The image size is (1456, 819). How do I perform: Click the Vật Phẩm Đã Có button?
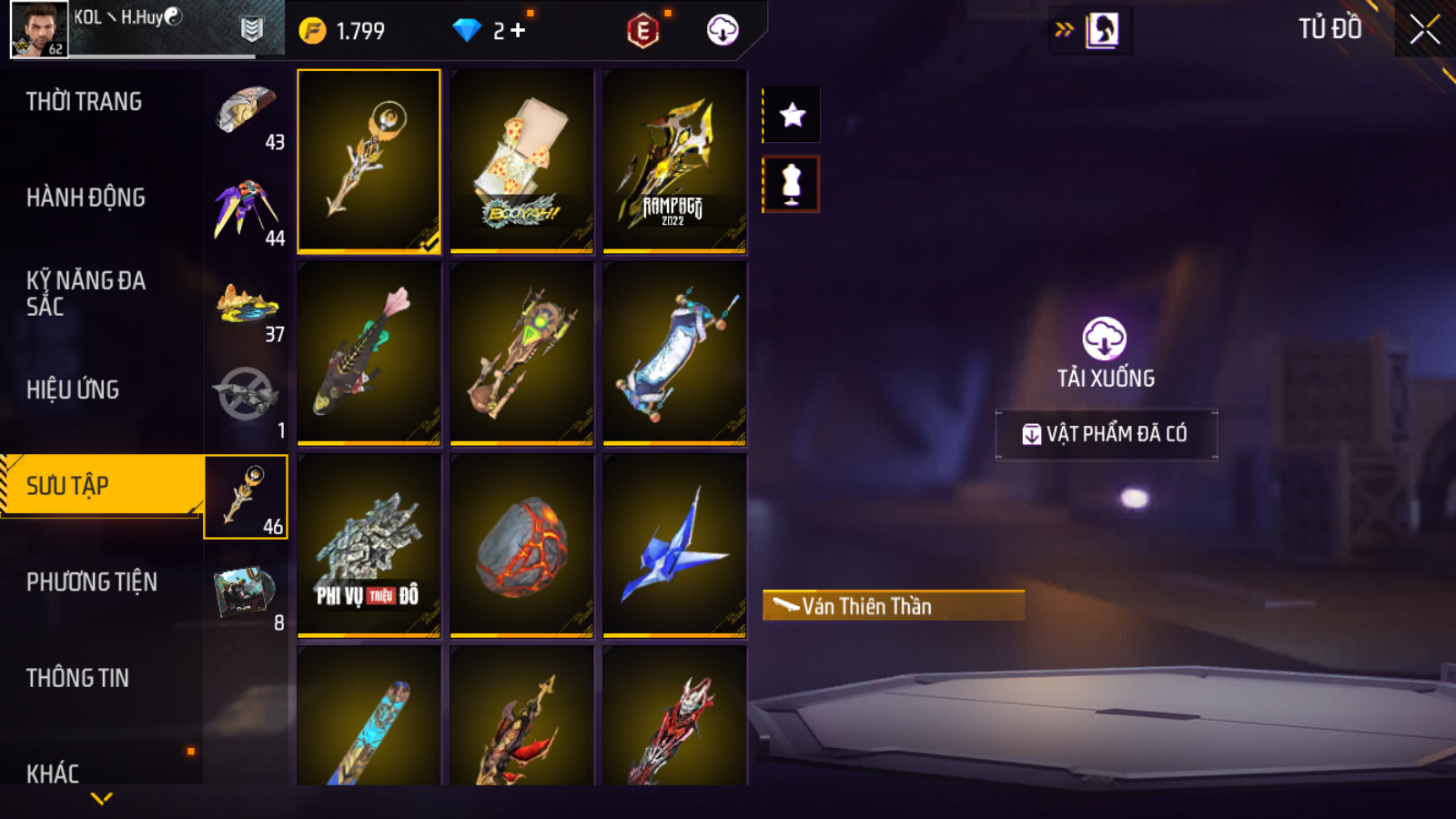coord(1106,434)
